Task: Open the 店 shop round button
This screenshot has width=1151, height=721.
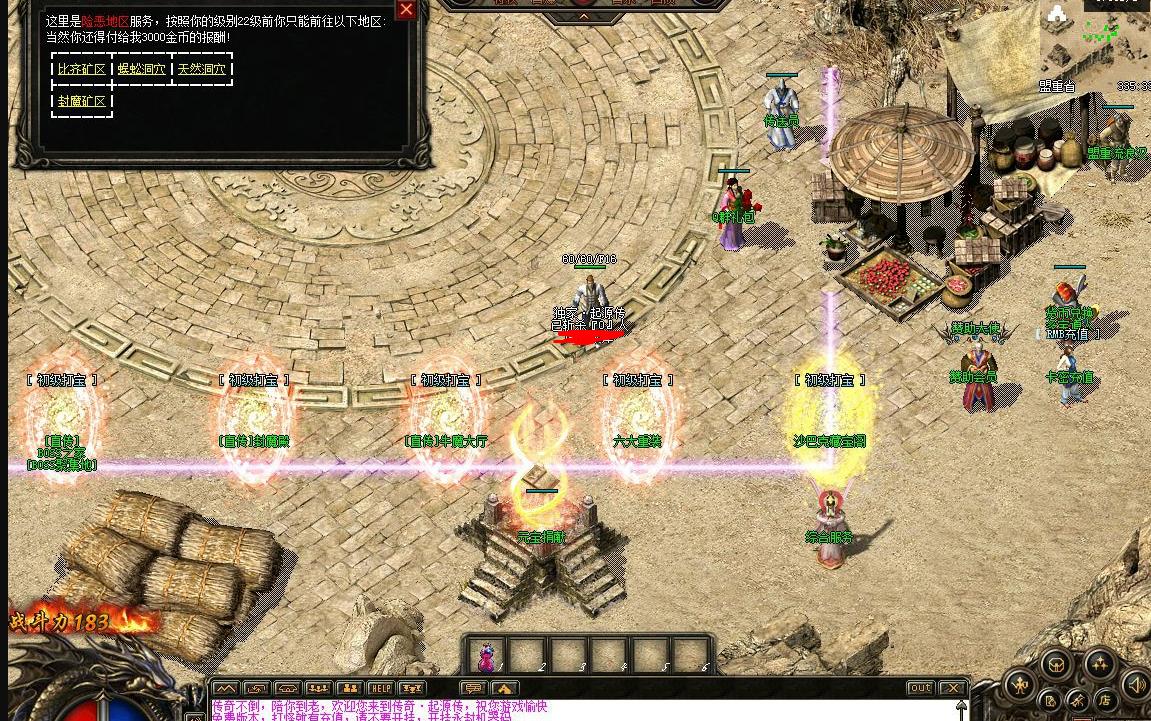Action: (x=1106, y=699)
